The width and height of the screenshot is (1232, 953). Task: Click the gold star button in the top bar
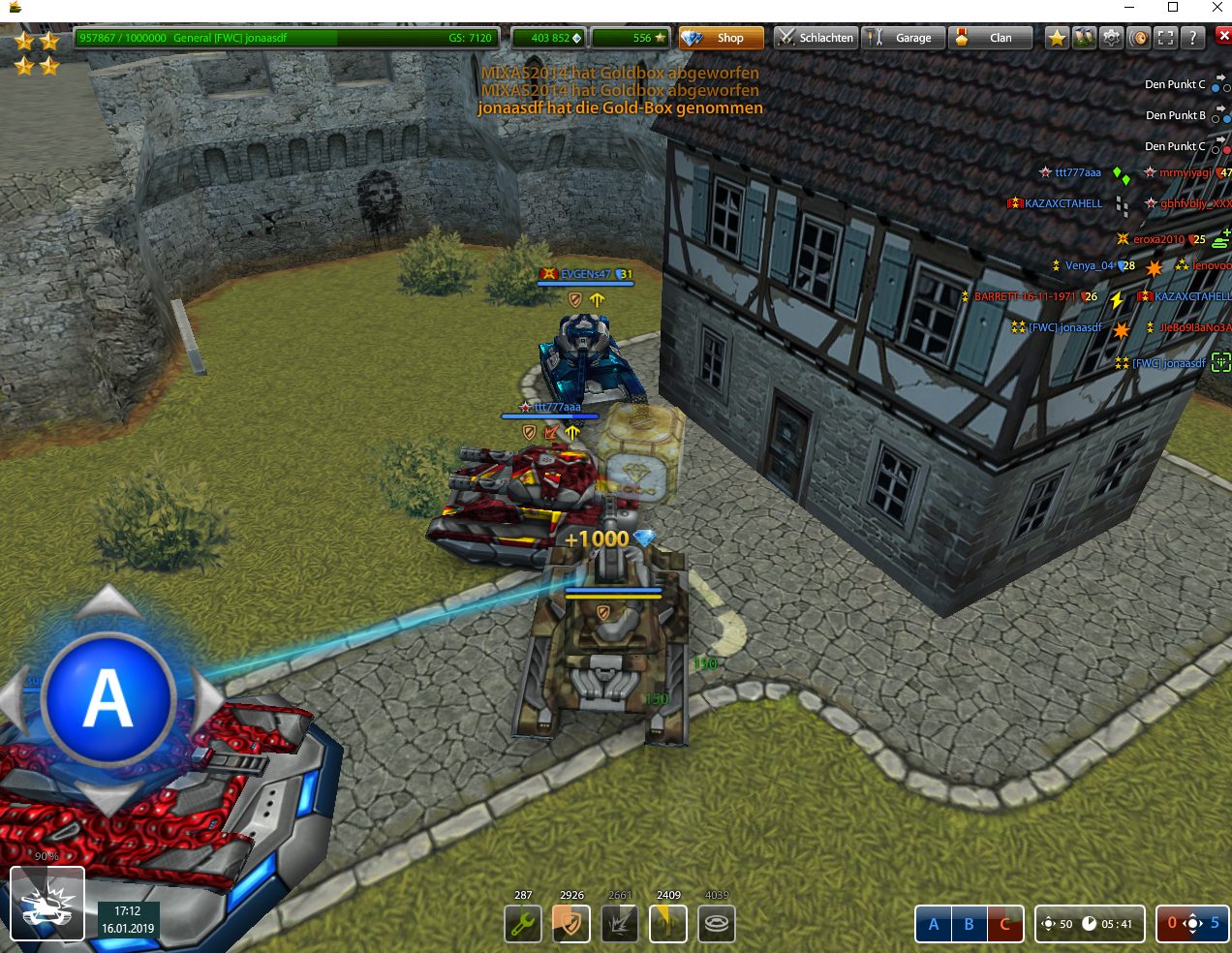pos(1057,38)
